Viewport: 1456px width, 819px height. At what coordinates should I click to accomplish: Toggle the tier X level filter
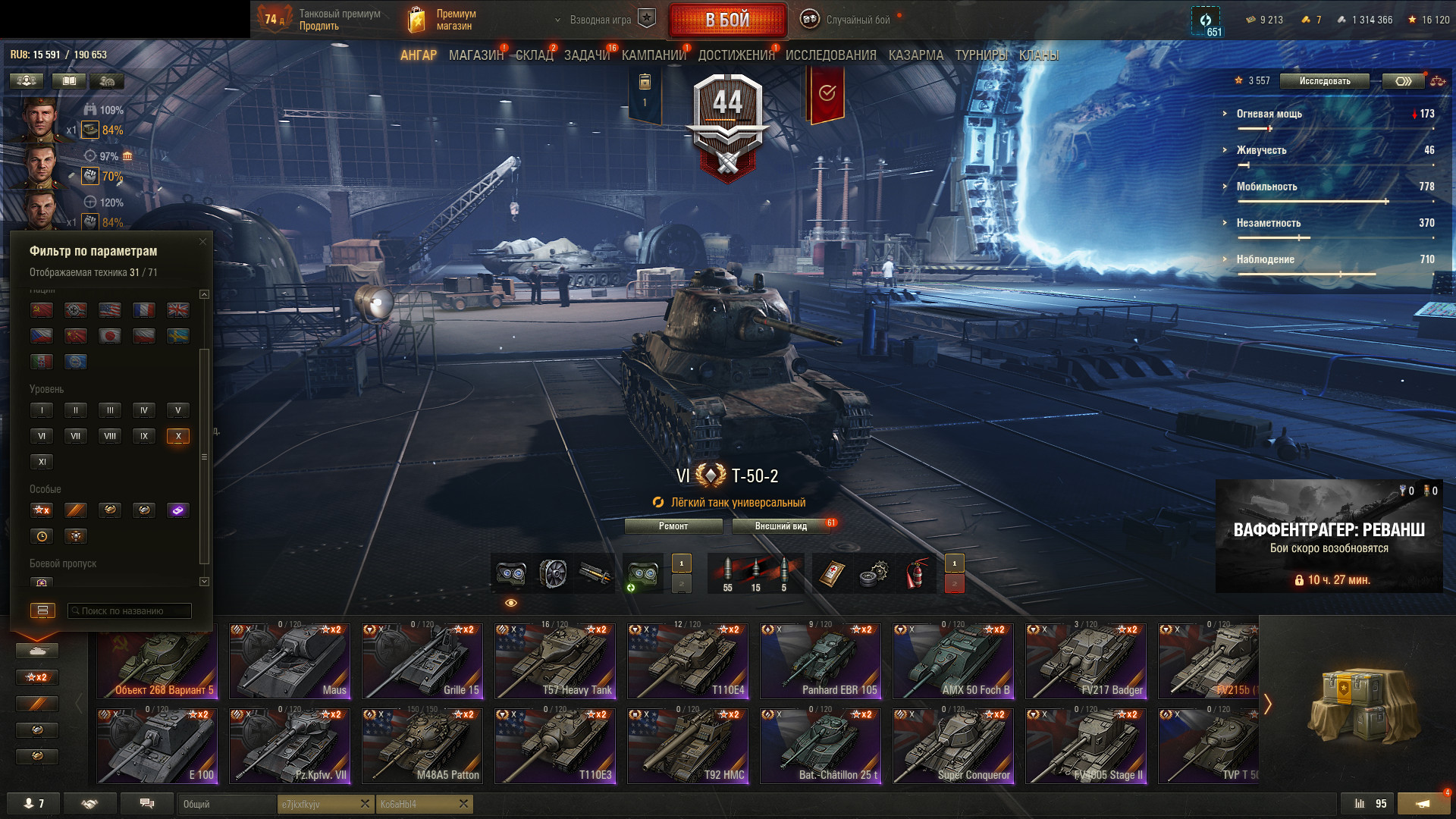point(178,436)
